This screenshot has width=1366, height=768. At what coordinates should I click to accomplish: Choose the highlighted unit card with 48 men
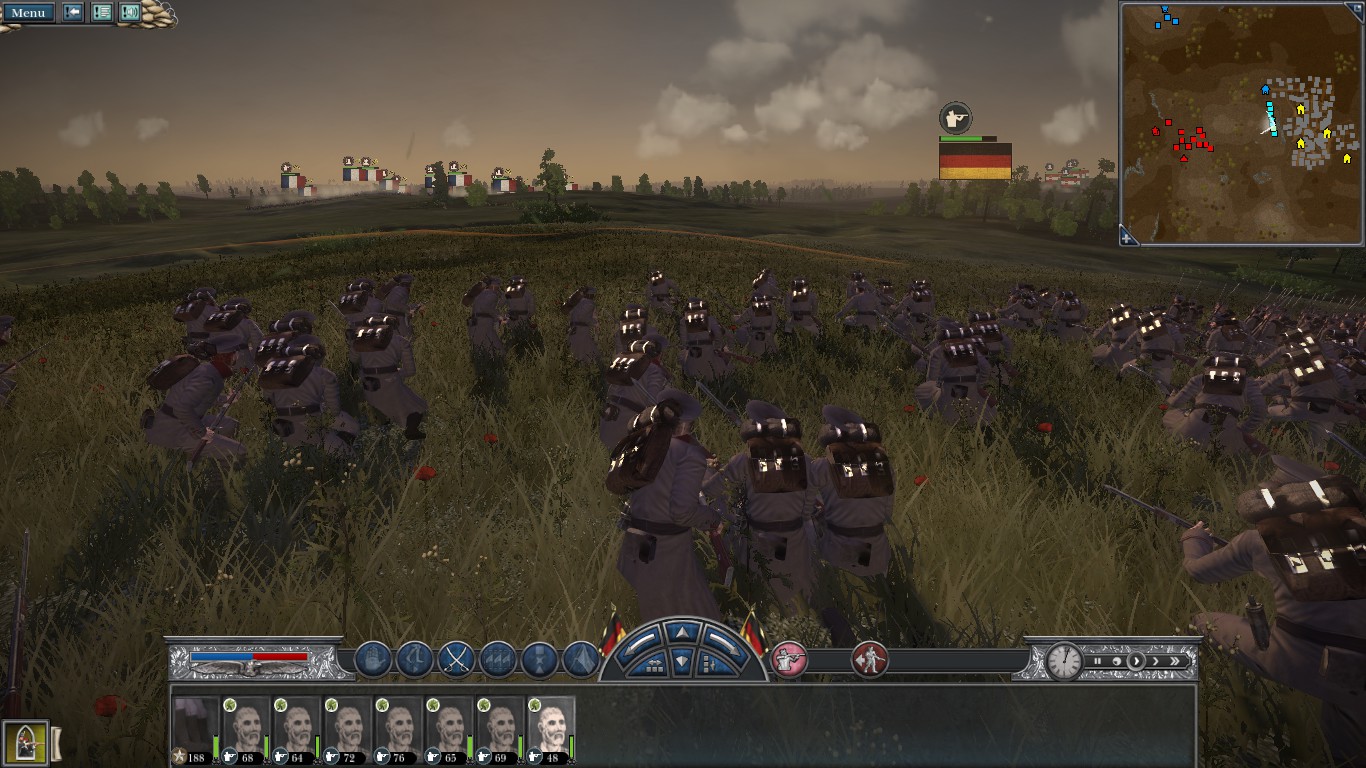(x=551, y=730)
